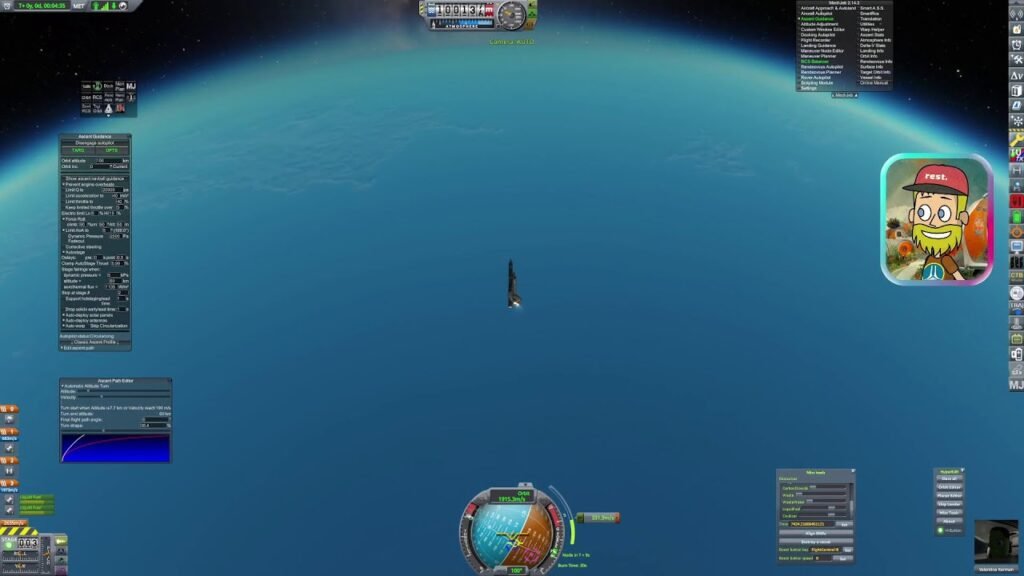Select Maneuver Planner in the MechJeb menu

point(816,56)
